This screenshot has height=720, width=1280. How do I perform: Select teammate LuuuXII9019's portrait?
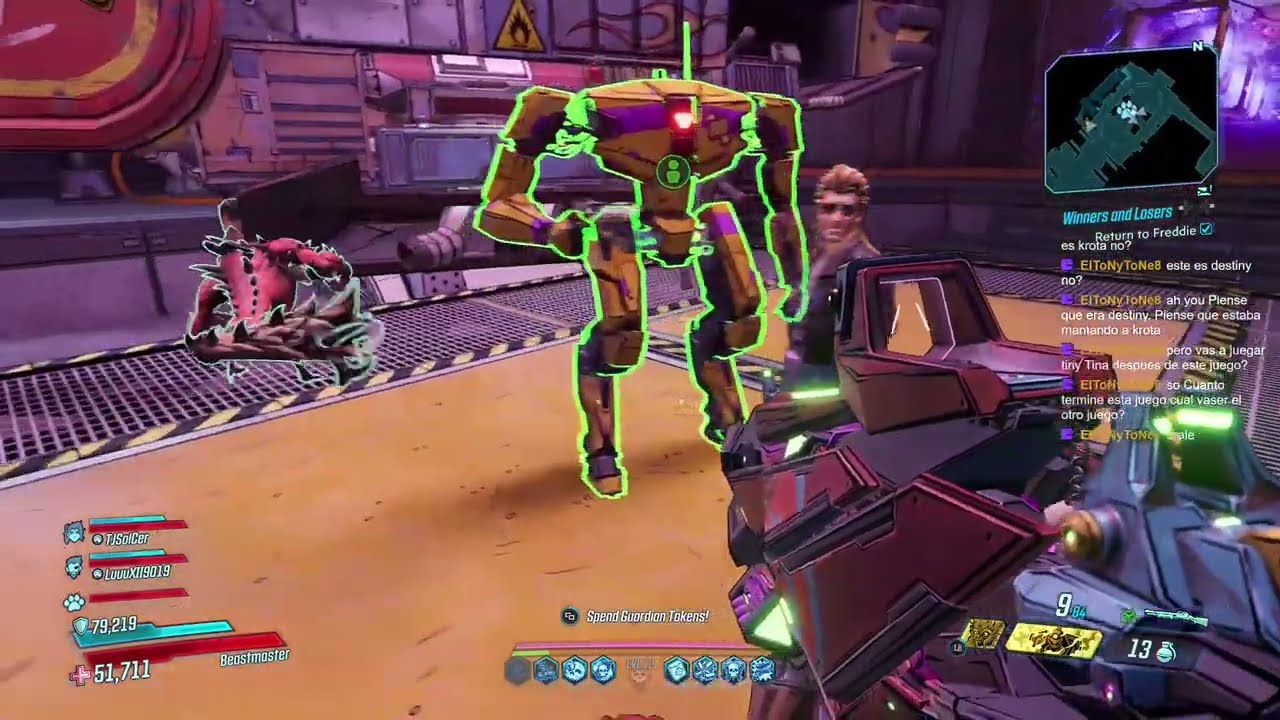click(x=73, y=568)
